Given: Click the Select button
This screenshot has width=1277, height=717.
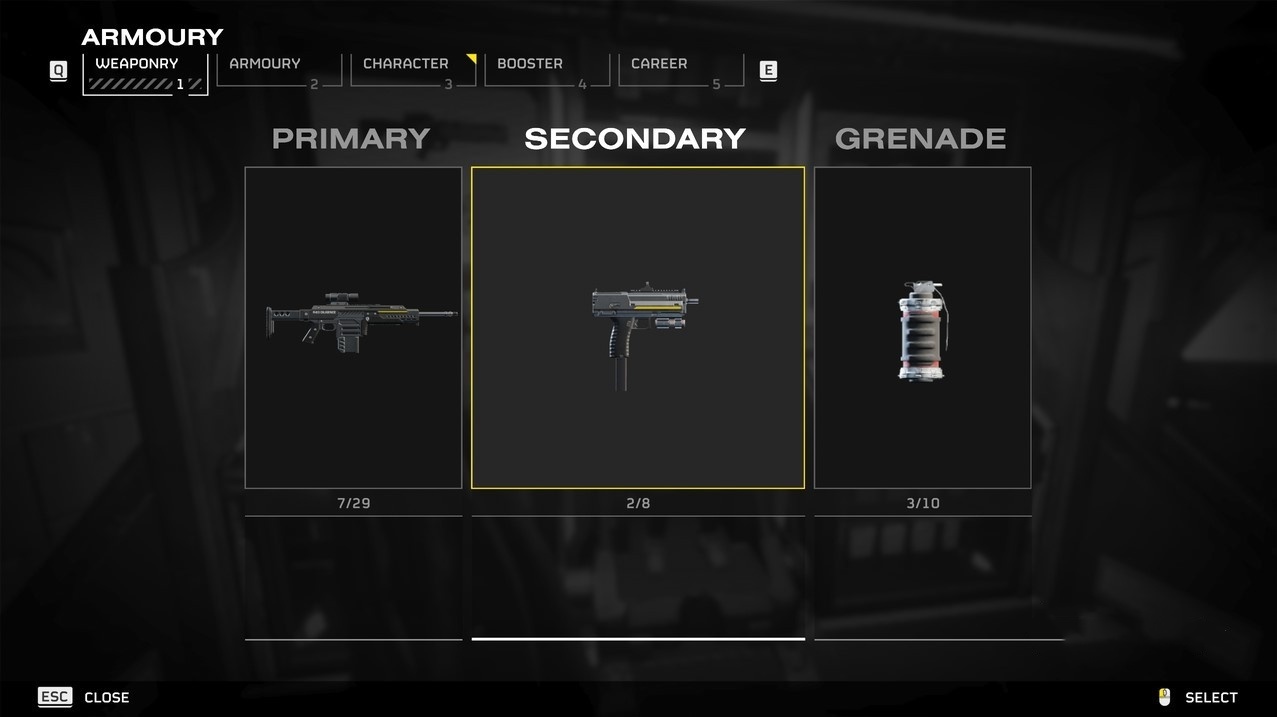Looking at the screenshot, I should coord(1198,697).
